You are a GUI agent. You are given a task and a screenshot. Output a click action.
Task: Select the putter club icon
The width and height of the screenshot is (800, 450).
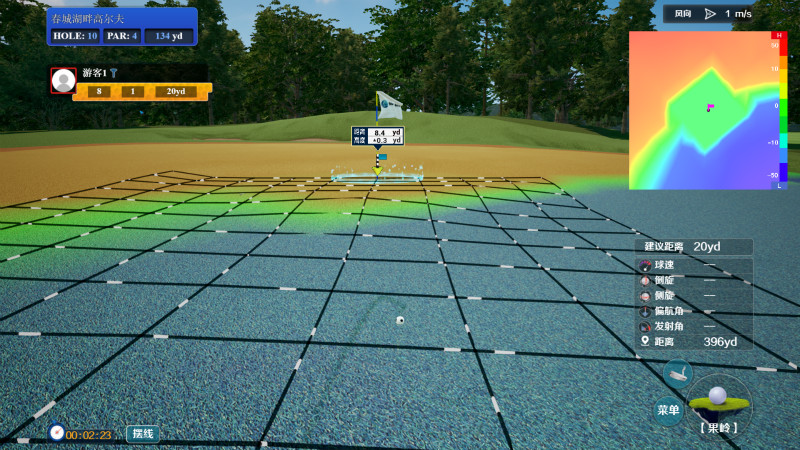point(677,374)
